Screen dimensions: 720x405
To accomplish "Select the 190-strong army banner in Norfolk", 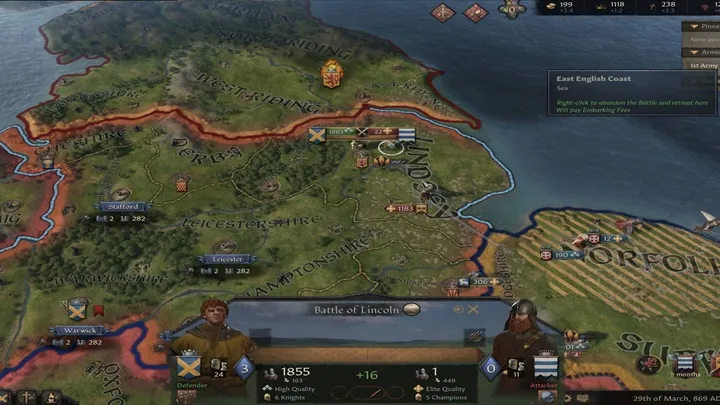I will (563, 255).
